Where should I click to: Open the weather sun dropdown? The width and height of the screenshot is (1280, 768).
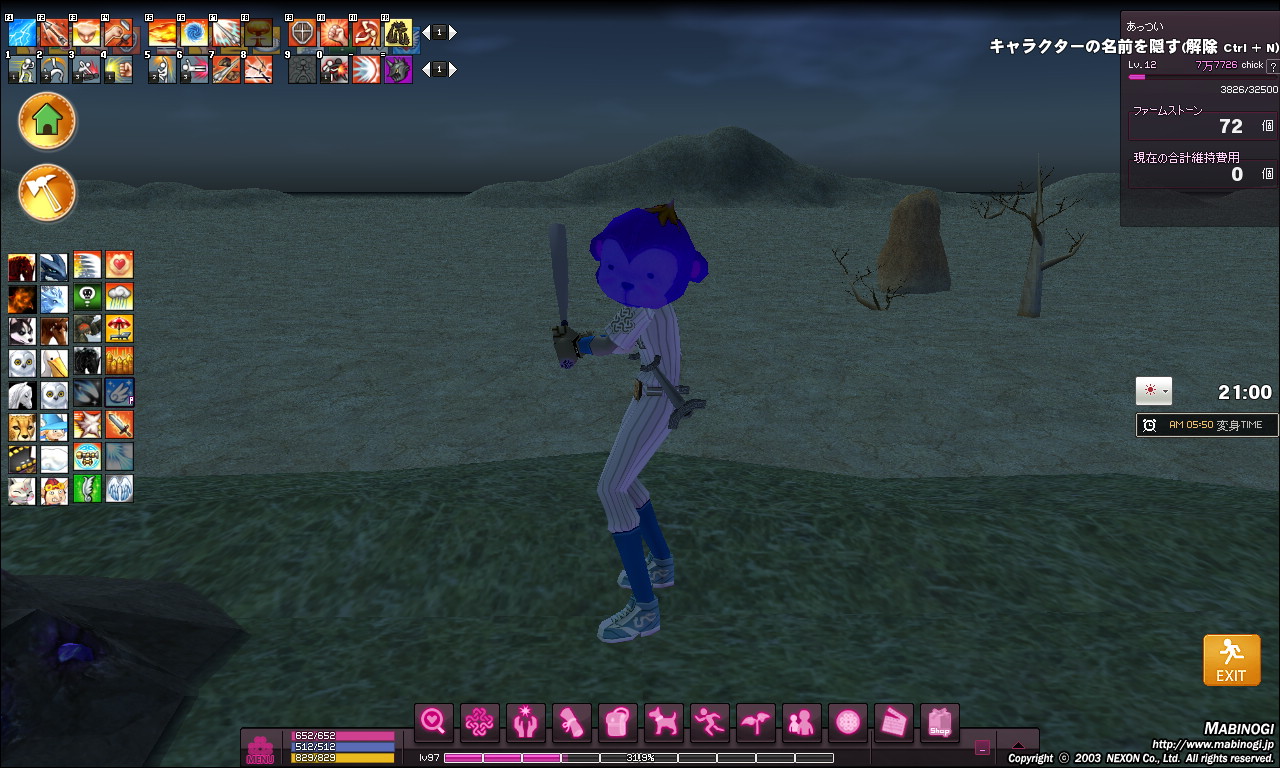pyautogui.click(x=1153, y=391)
